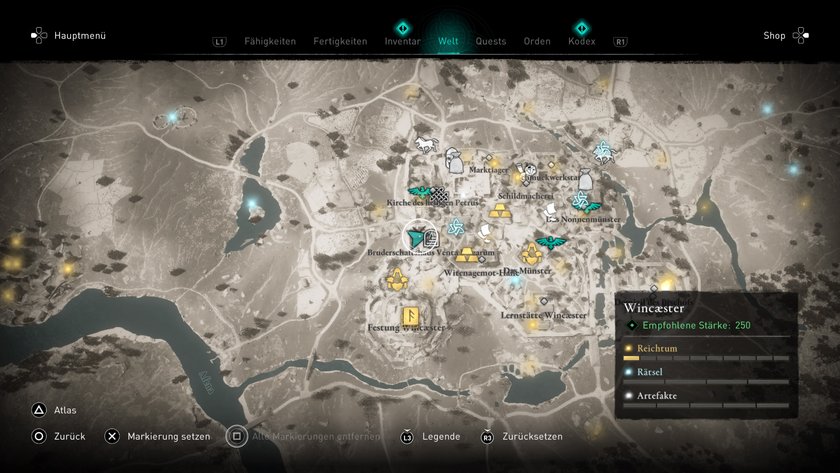Viewport: 840px width, 473px height.
Task: Select the Welt tab
Action: click(x=448, y=42)
